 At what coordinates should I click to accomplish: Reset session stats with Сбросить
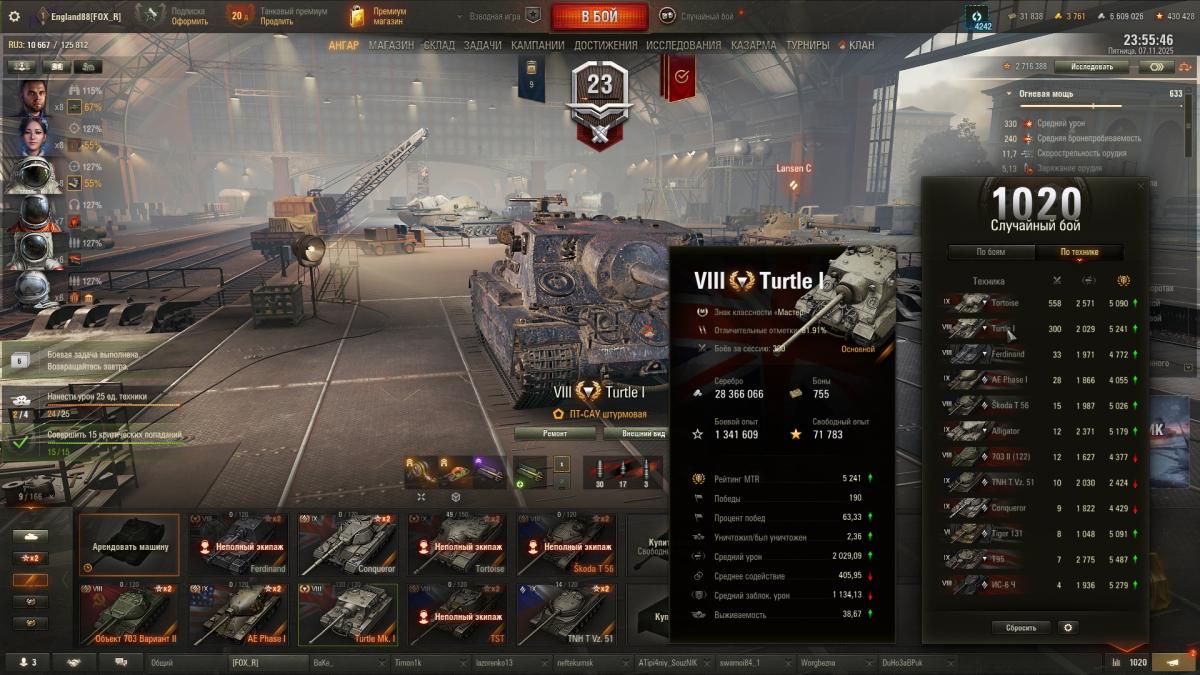click(1021, 628)
